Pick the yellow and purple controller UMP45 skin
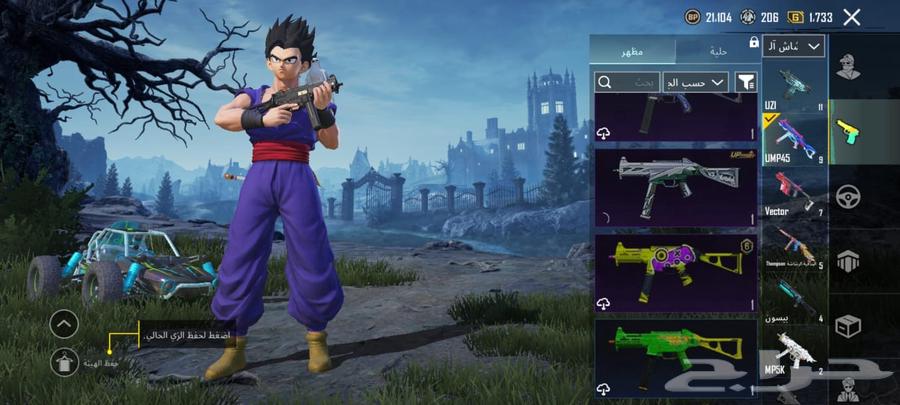This screenshot has width=900, height=405. click(676, 272)
